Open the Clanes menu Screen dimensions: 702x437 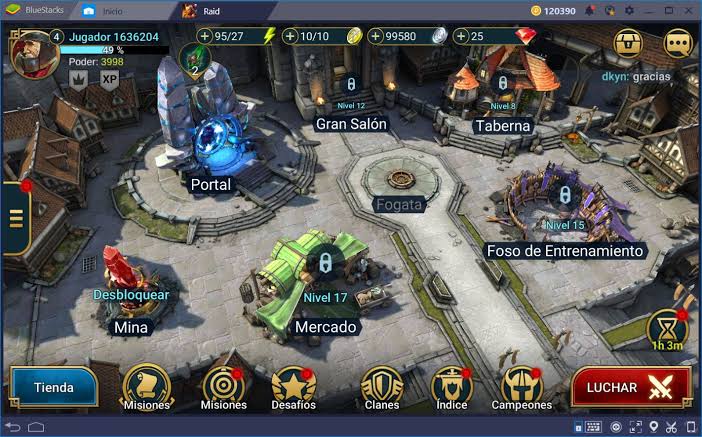tap(381, 385)
